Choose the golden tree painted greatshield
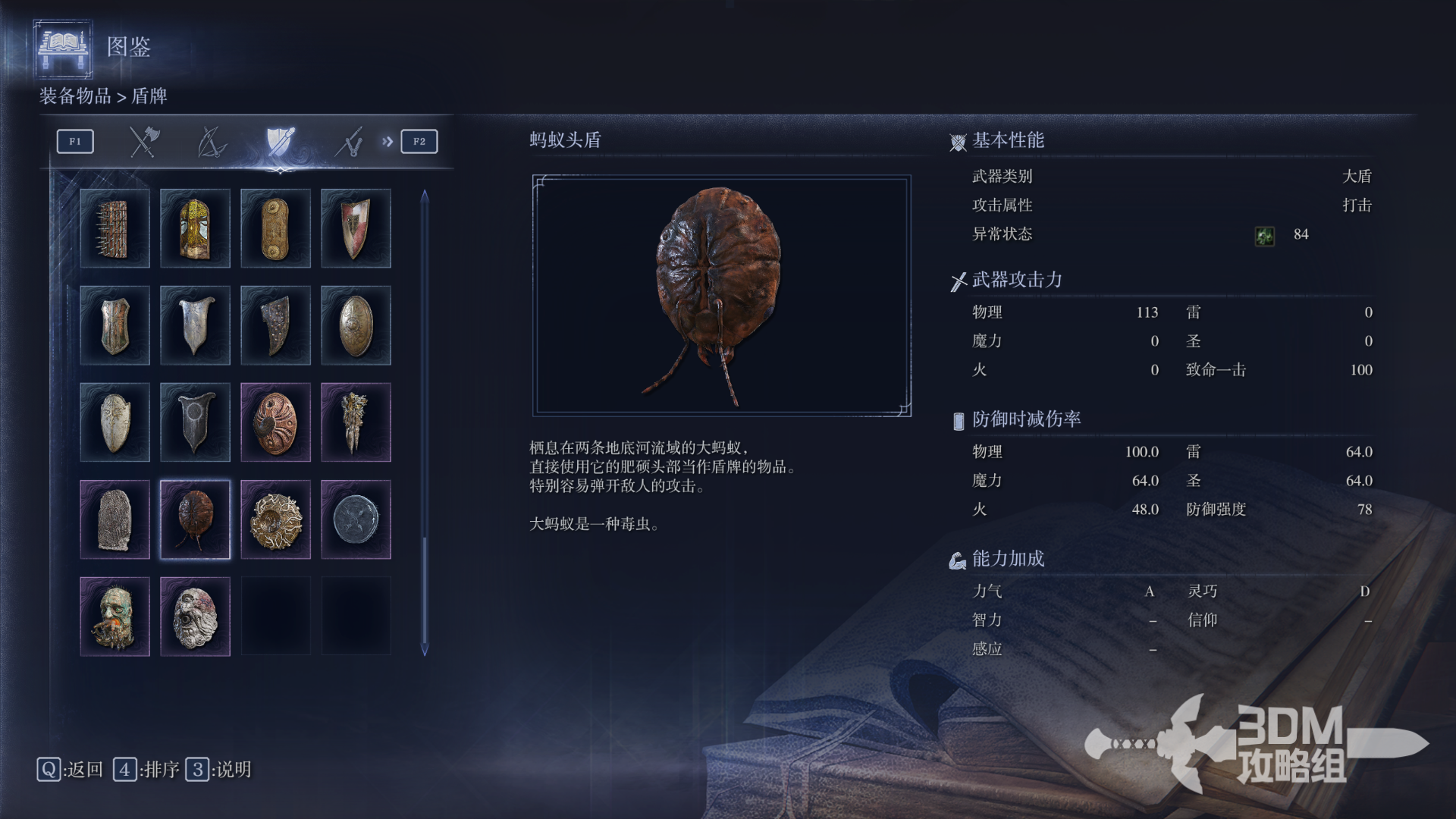This screenshot has height=819, width=1456. pyautogui.click(x=195, y=228)
